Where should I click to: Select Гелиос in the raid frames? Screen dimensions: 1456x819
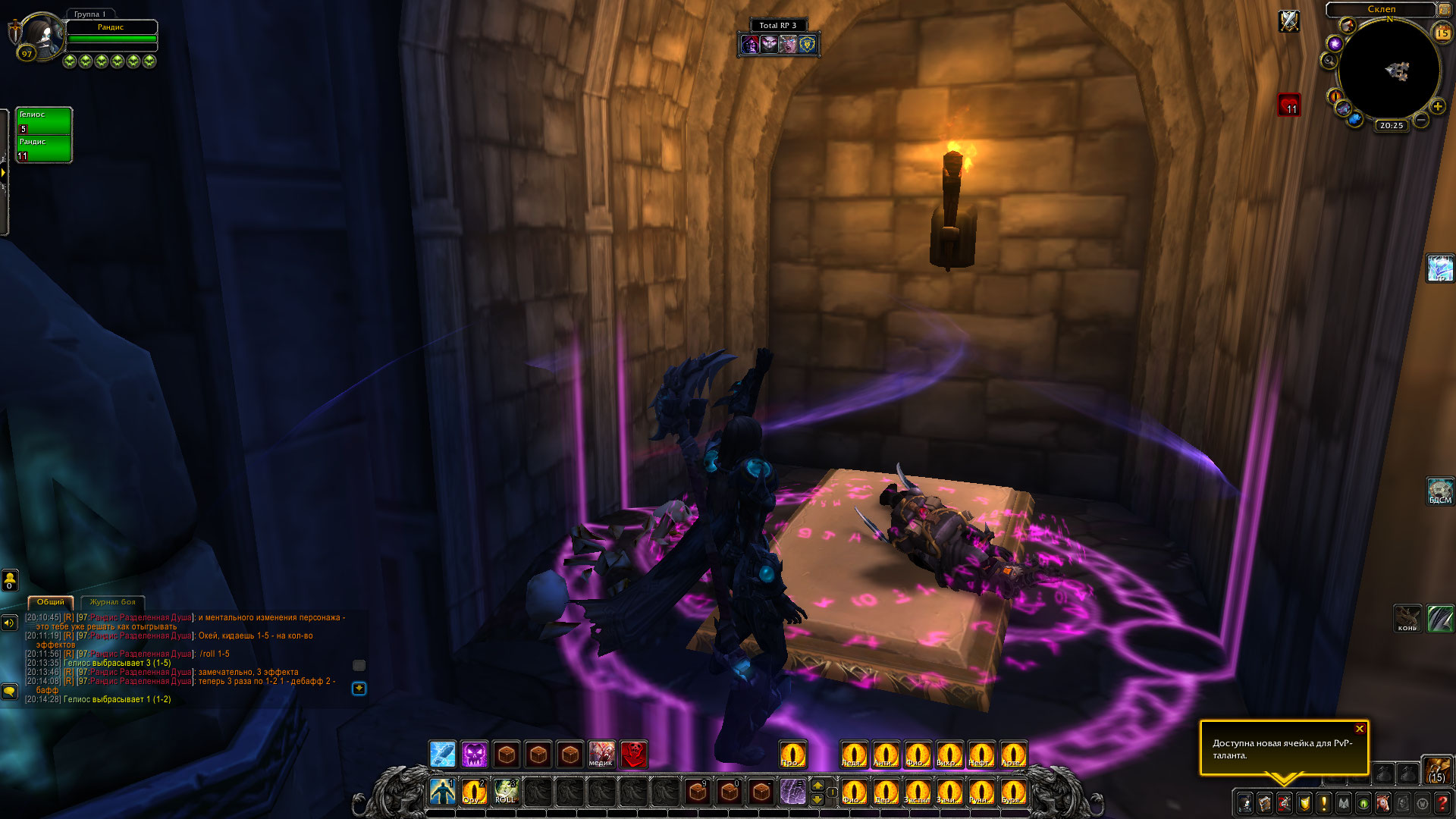click(44, 121)
